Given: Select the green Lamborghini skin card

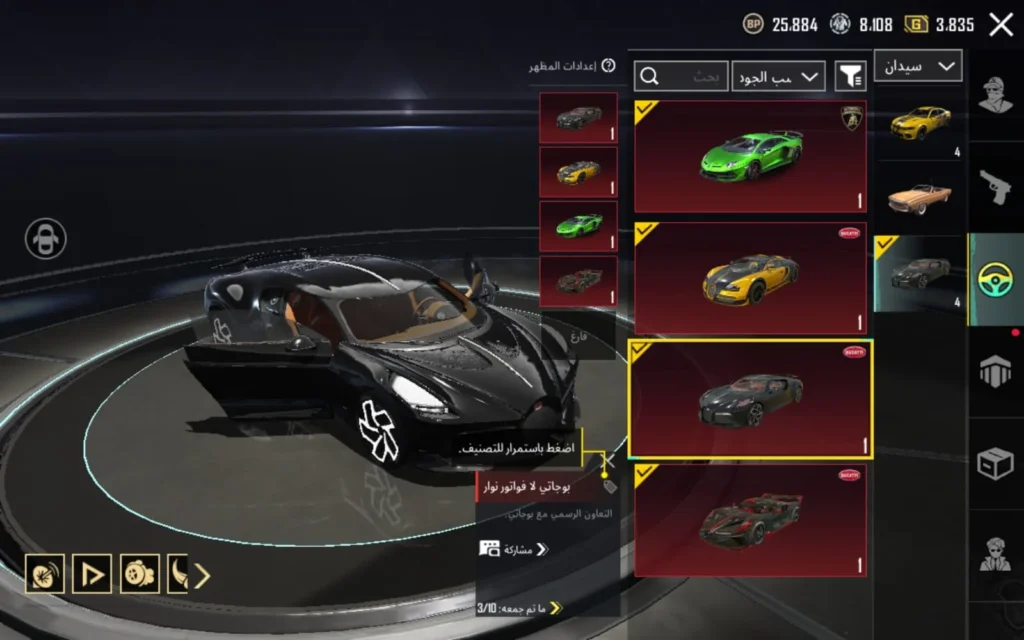Looking at the screenshot, I should [x=750, y=156].
